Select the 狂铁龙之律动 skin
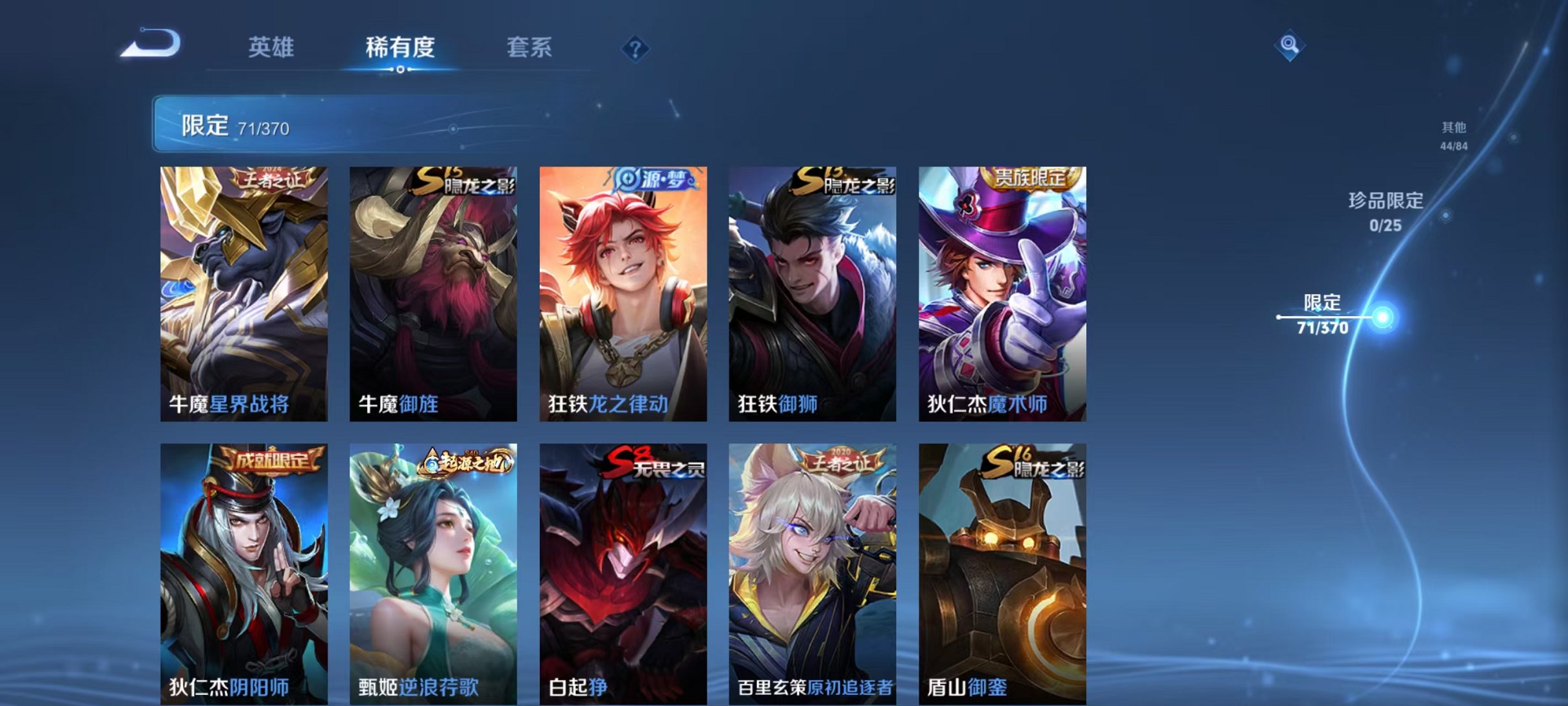This screenshot has width=1568, height=706. 621,292
